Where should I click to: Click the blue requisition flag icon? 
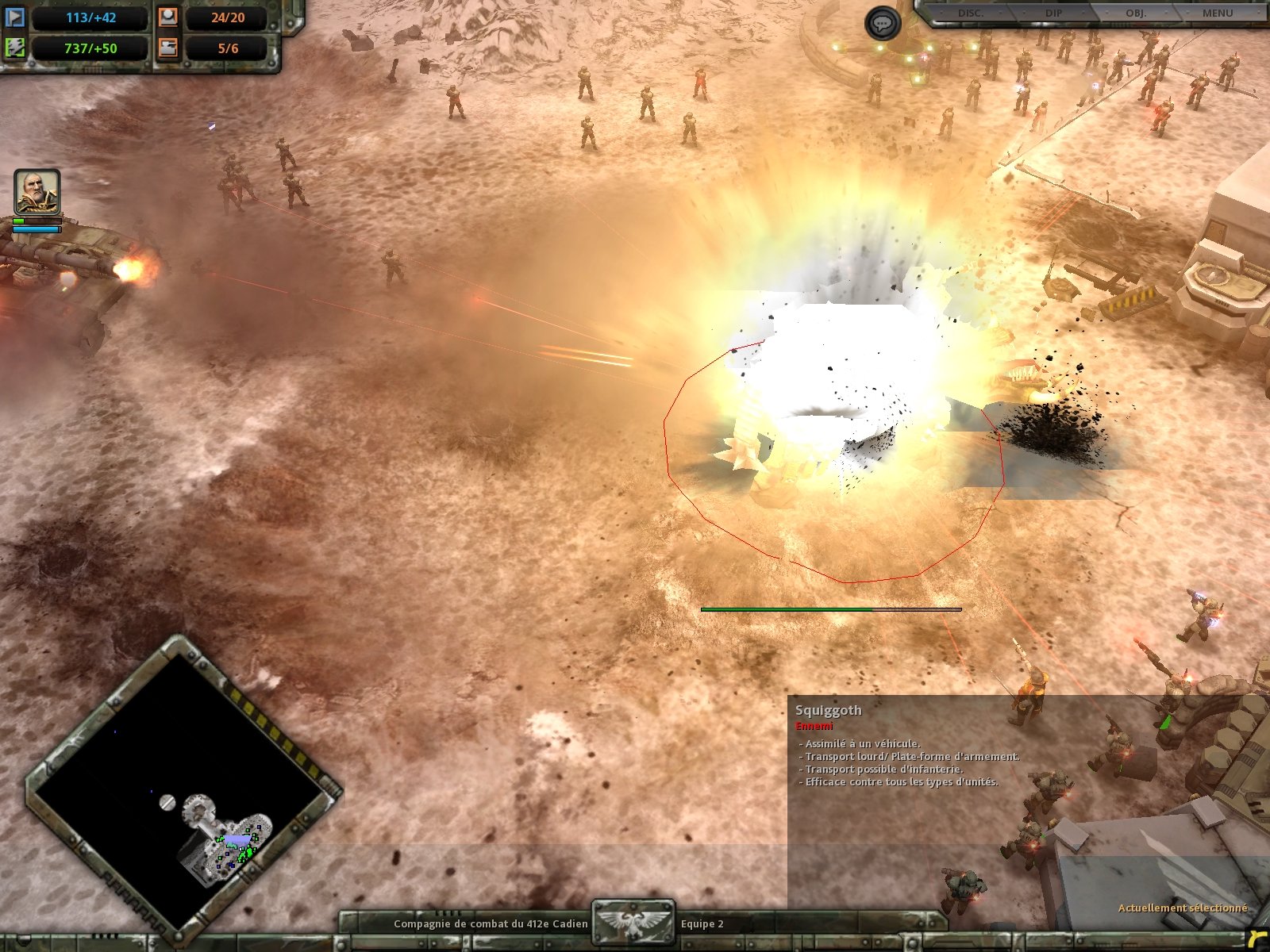pyautogui.click(x=14, y=17)
